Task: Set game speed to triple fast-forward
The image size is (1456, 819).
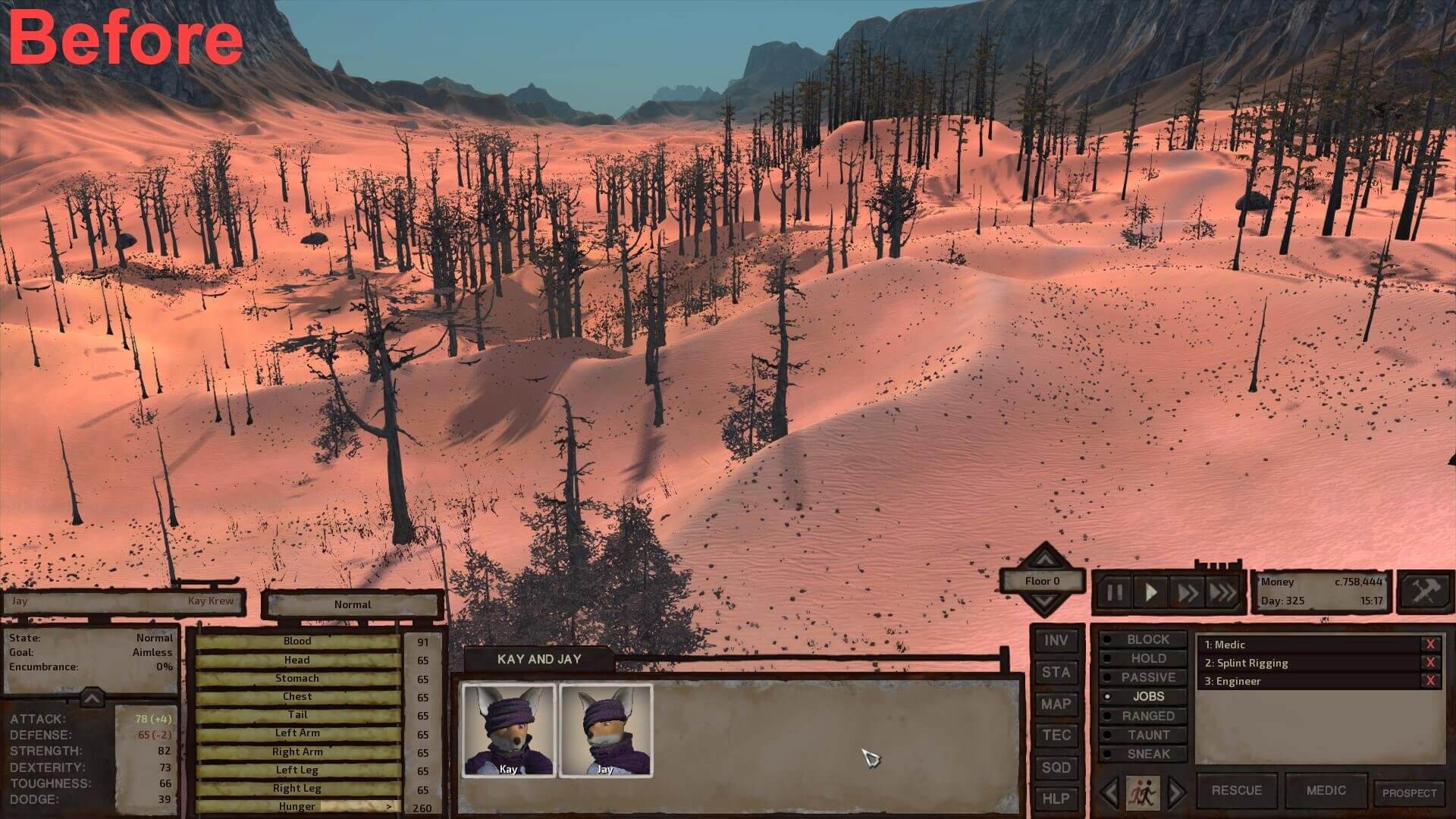Action: tap(1222, 592)
